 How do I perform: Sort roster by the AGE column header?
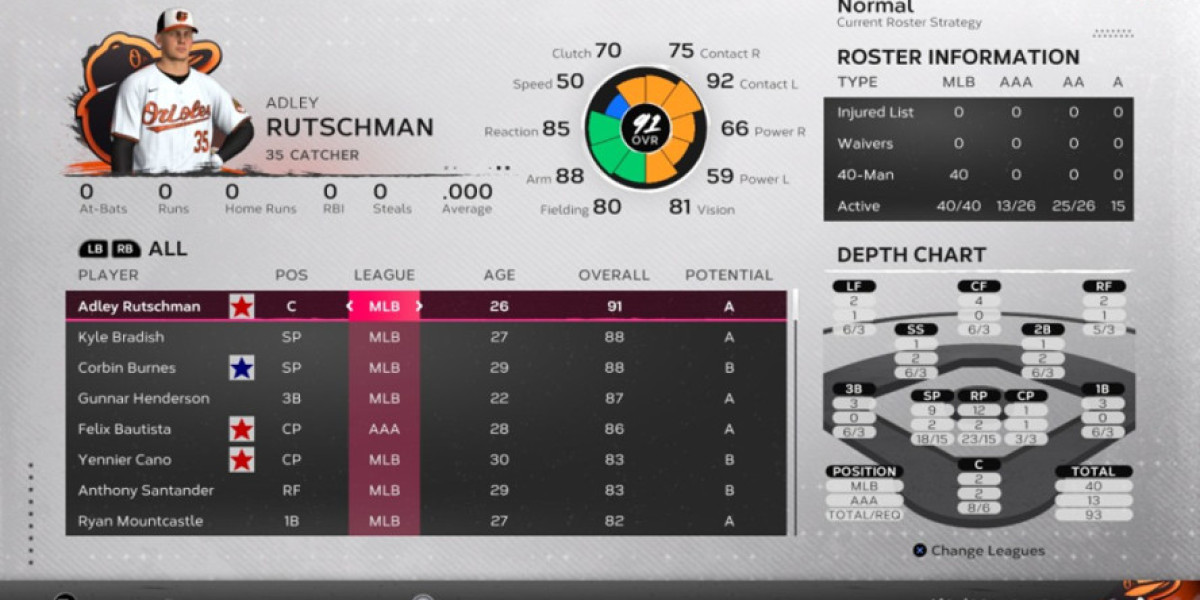pos(499,275)
